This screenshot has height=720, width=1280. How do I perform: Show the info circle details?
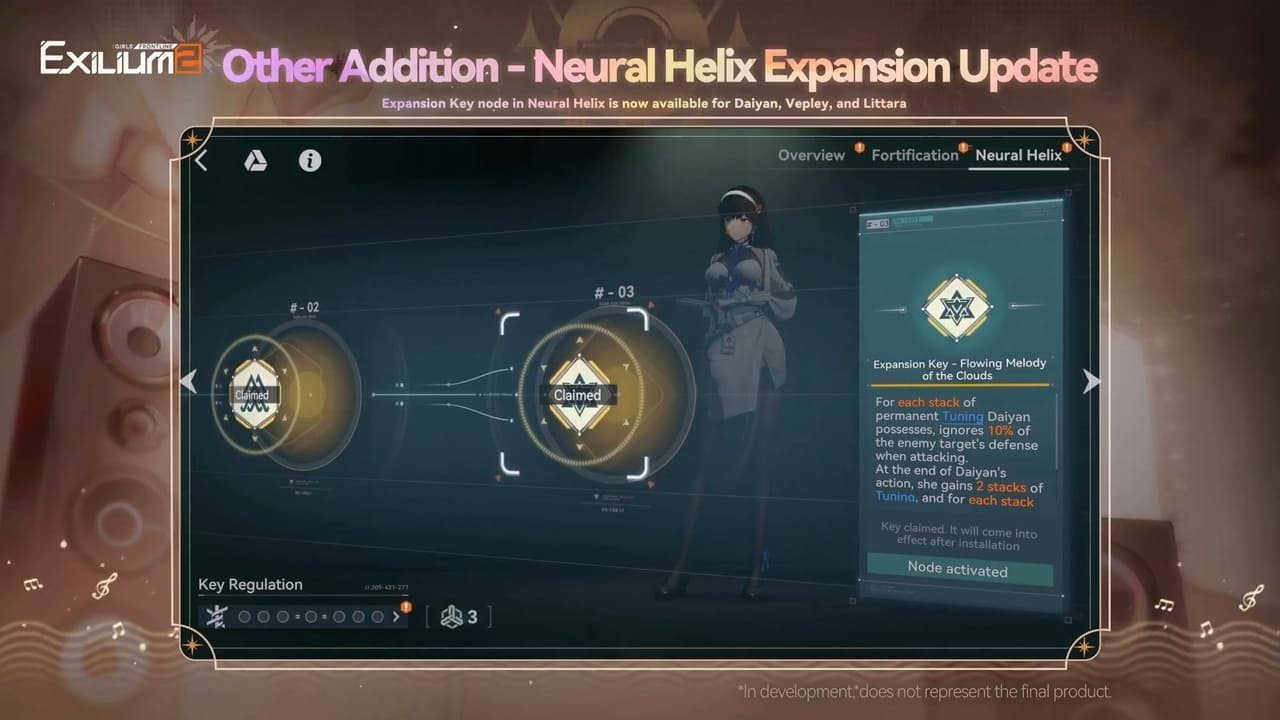coord(310,160)
